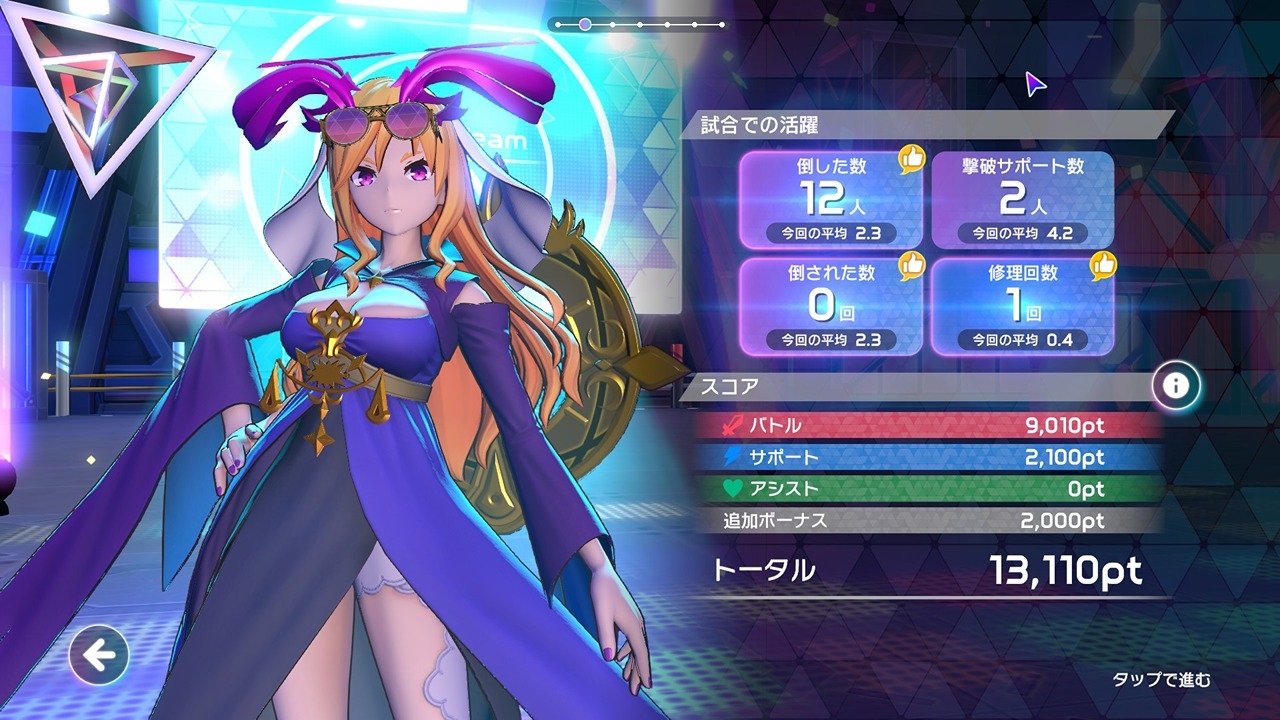Image resolution: width=1280 pixels, height=720 pixels.
Task: Select the 倒された数 stat panel
Action: [x=830, y=305]
